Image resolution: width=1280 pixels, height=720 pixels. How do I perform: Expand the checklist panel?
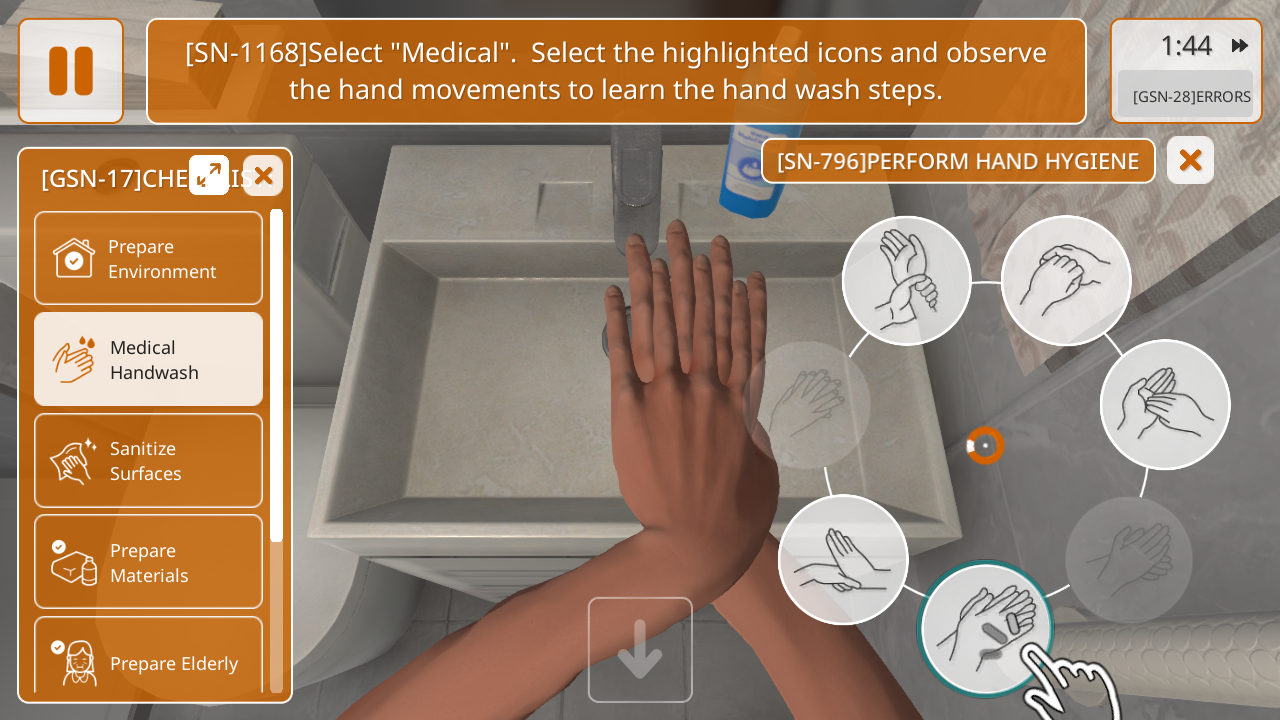click(x=209, y=175)
